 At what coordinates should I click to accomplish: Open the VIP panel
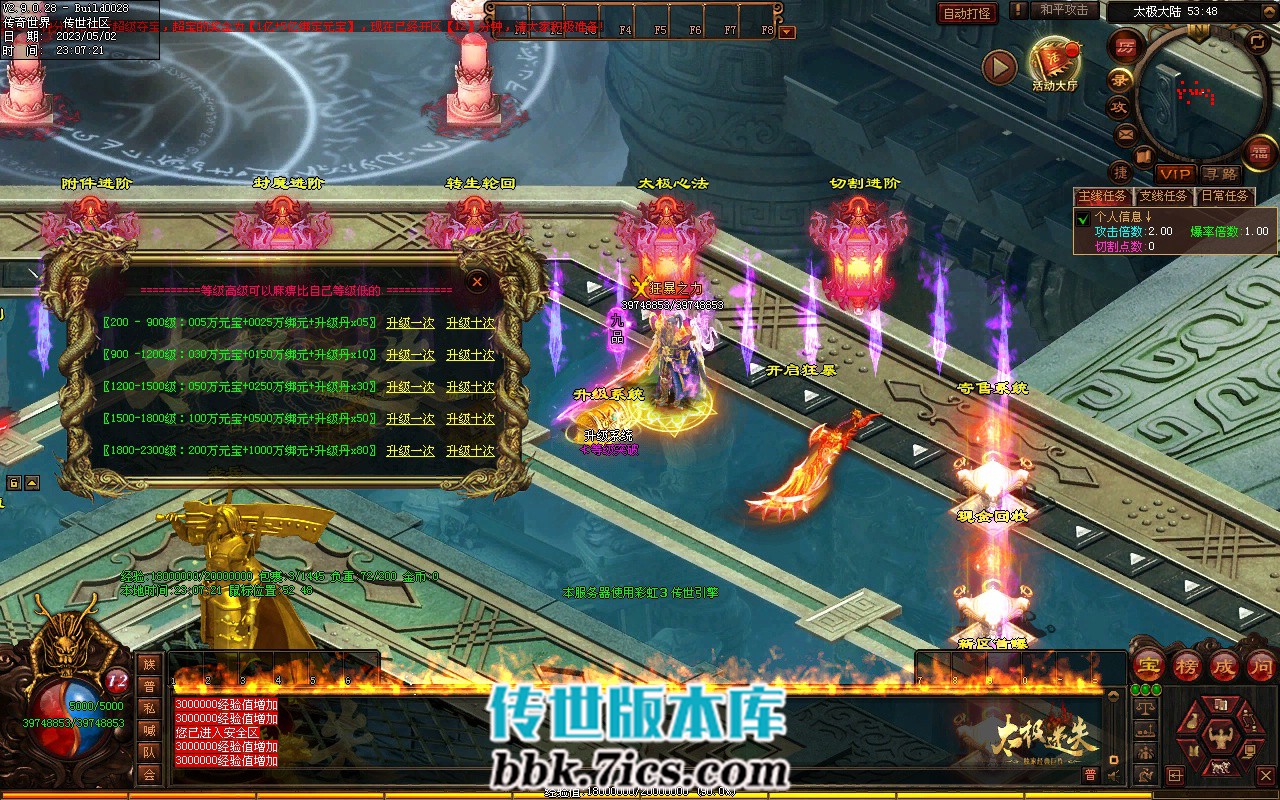coord(1175,174)
